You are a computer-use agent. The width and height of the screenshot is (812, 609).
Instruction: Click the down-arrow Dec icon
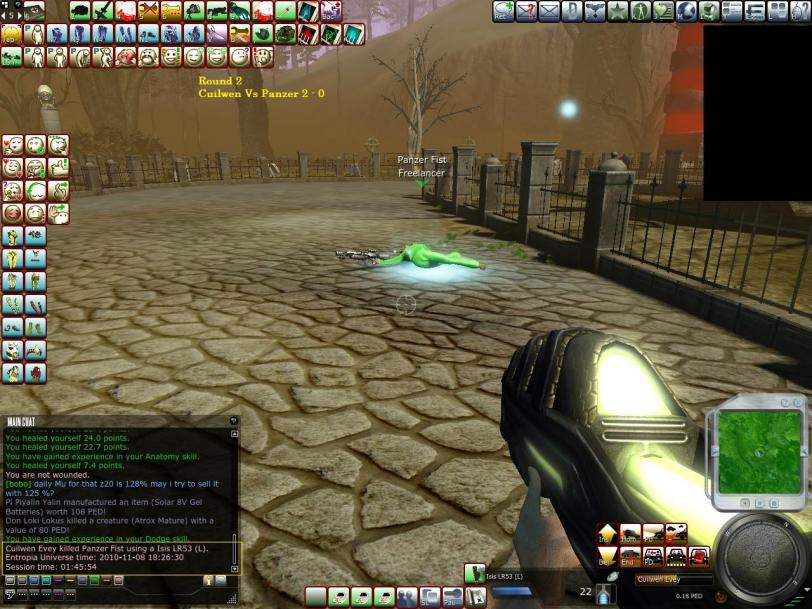607,556
